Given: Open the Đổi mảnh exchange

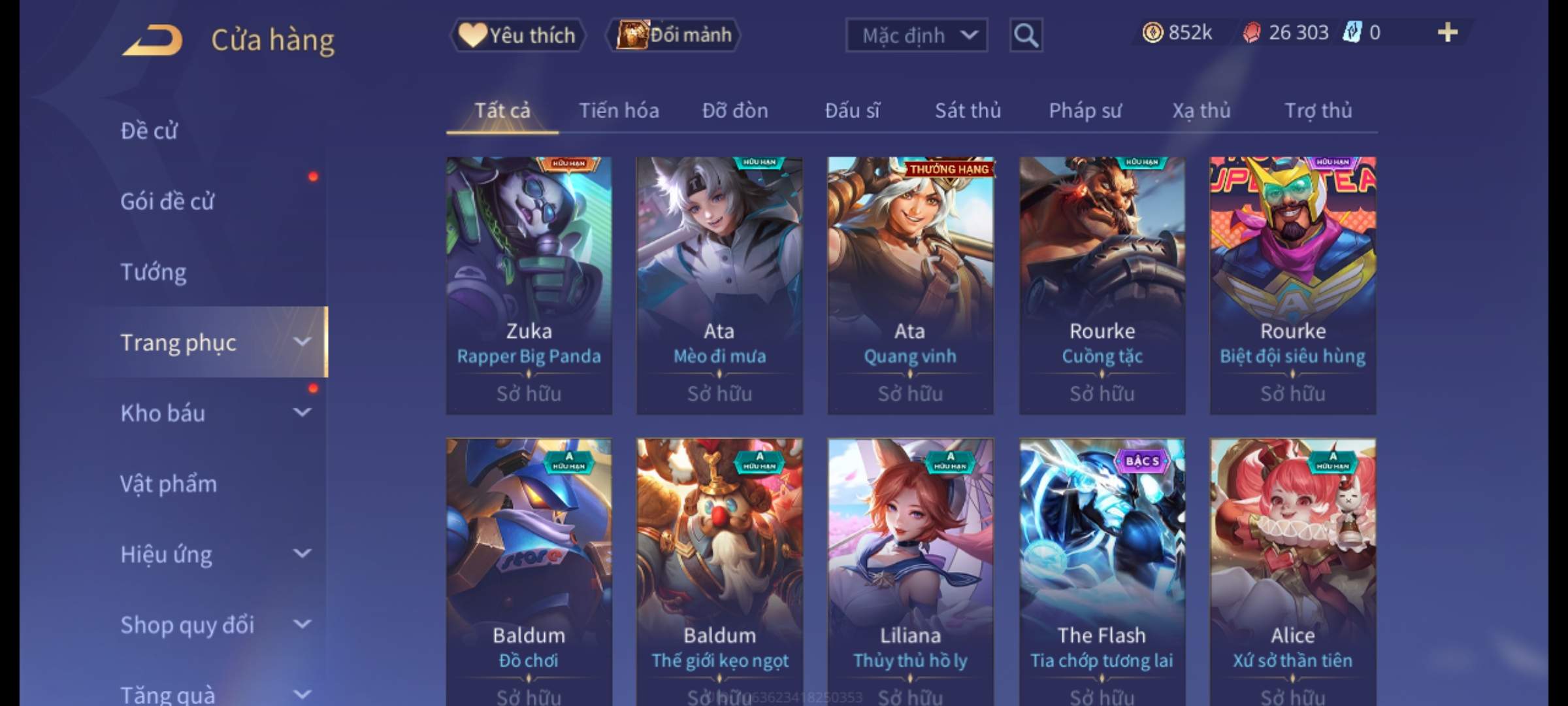Looking at the screenshot, I should (x=674, y=35).
